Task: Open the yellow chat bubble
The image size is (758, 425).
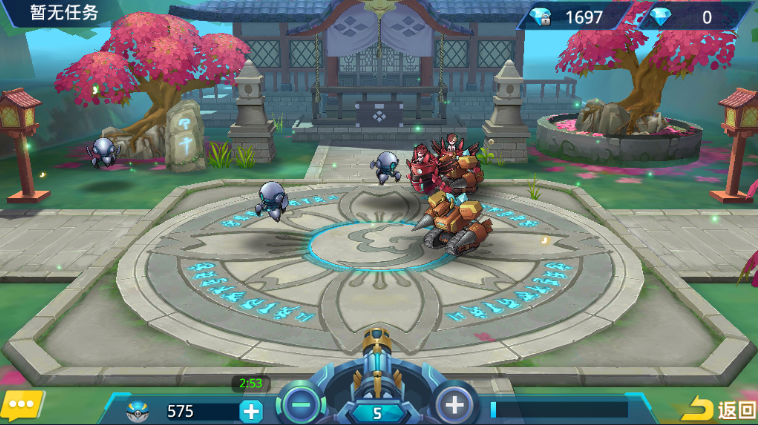Action: point(22,406)
